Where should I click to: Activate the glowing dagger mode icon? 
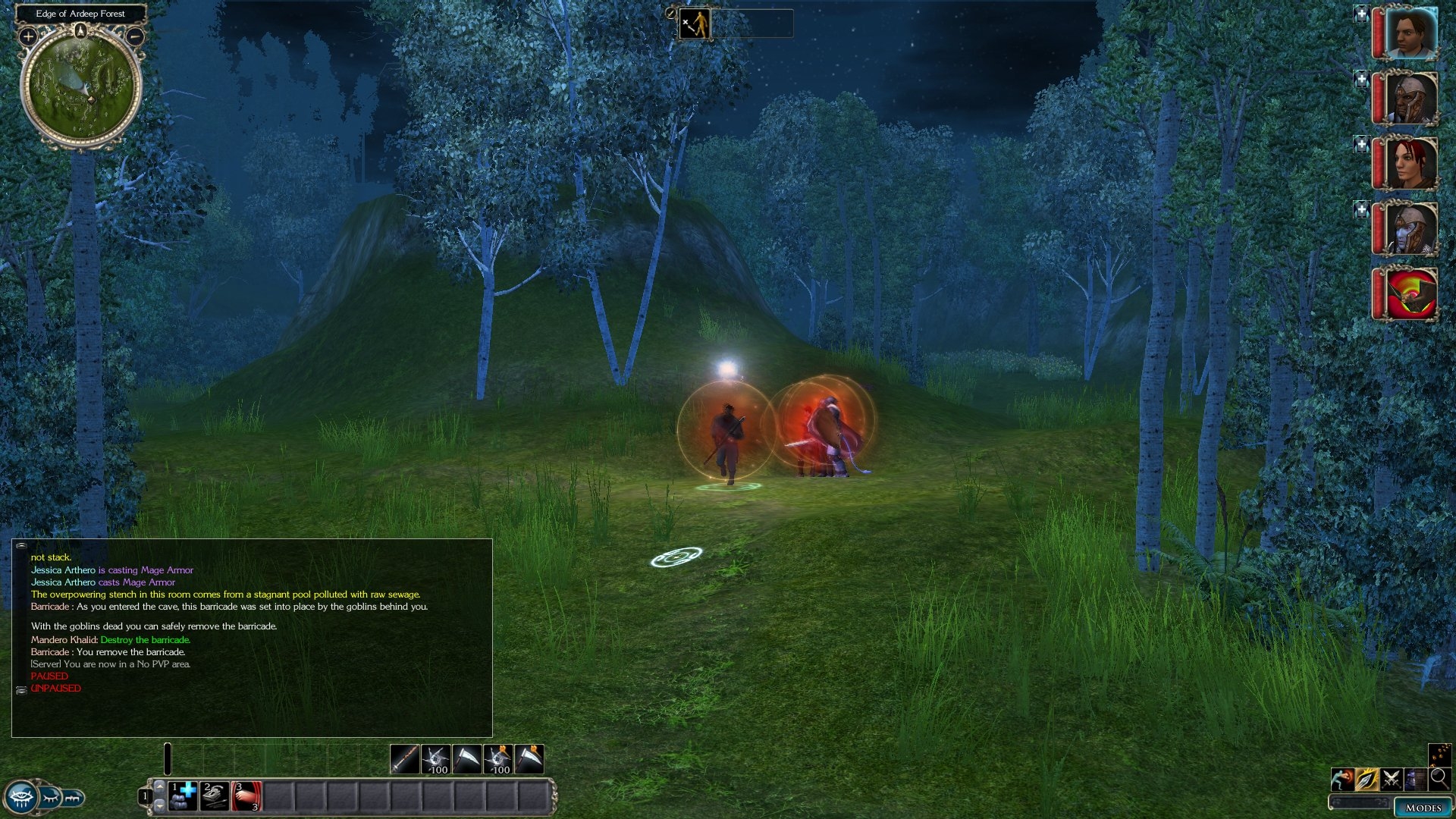point(1367,779)
